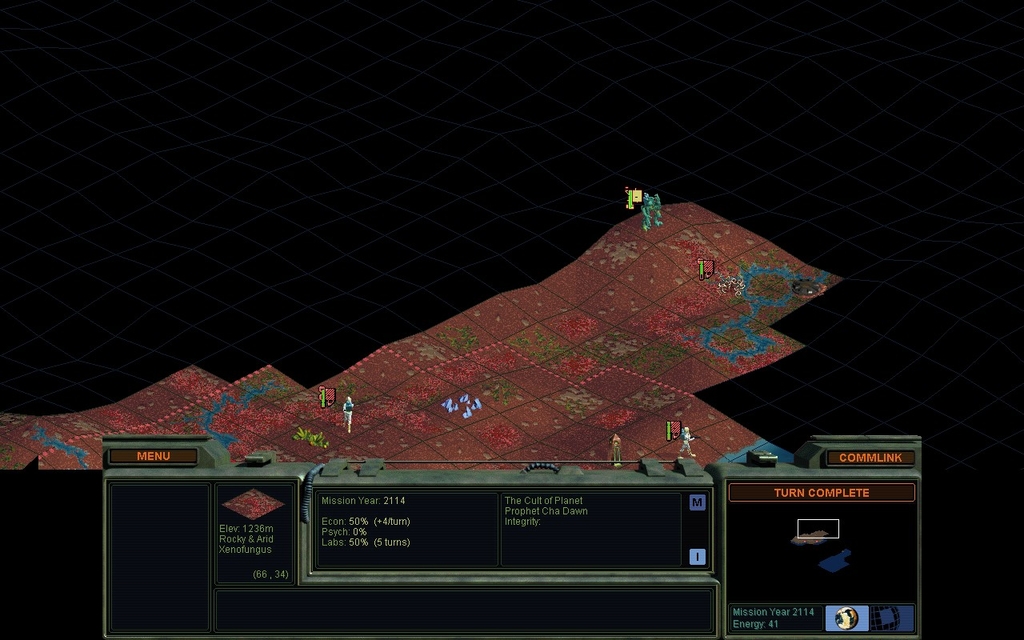This screenshot has height=640, width=1024.
Task: Toggle the wireframe grid map icon
Action: click(x=884, y=617)
